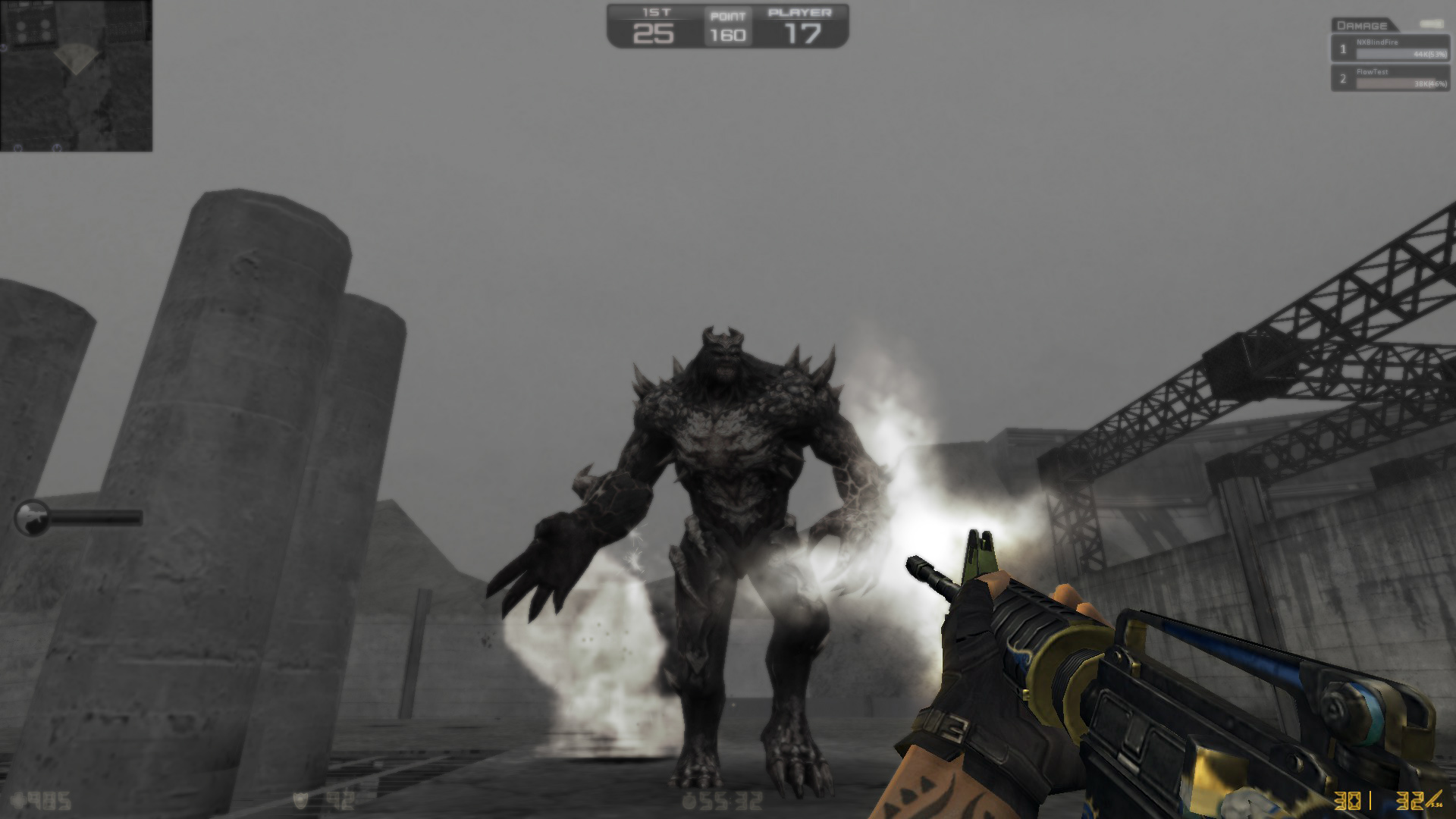Click the rank 1 badge beside NXBlindFire
This screenshot has width=1456, height=819.
[x=1344, y=51]
